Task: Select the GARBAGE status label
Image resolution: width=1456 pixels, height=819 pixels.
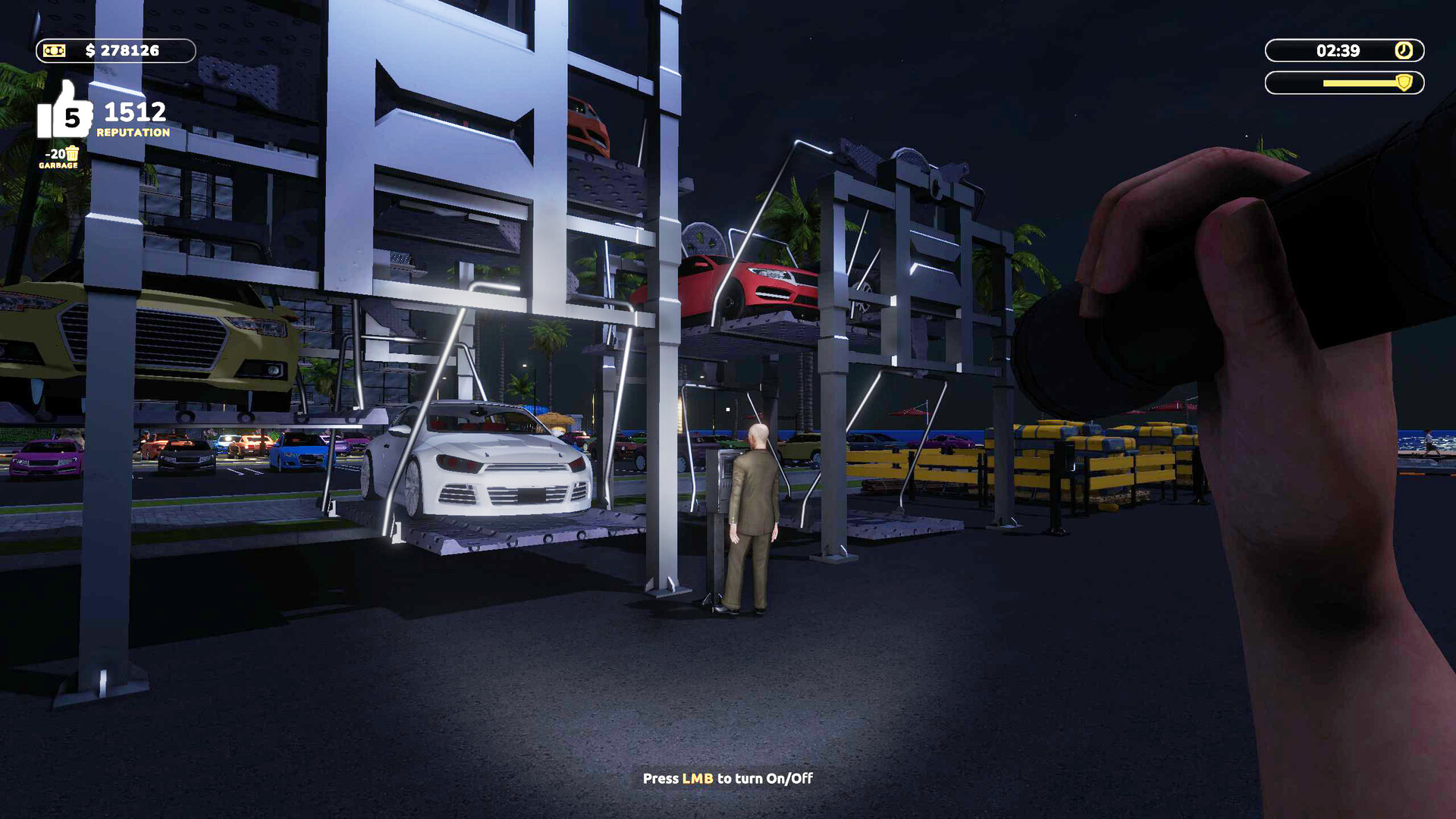Action: pyautogui.click(x=58, y=166)
